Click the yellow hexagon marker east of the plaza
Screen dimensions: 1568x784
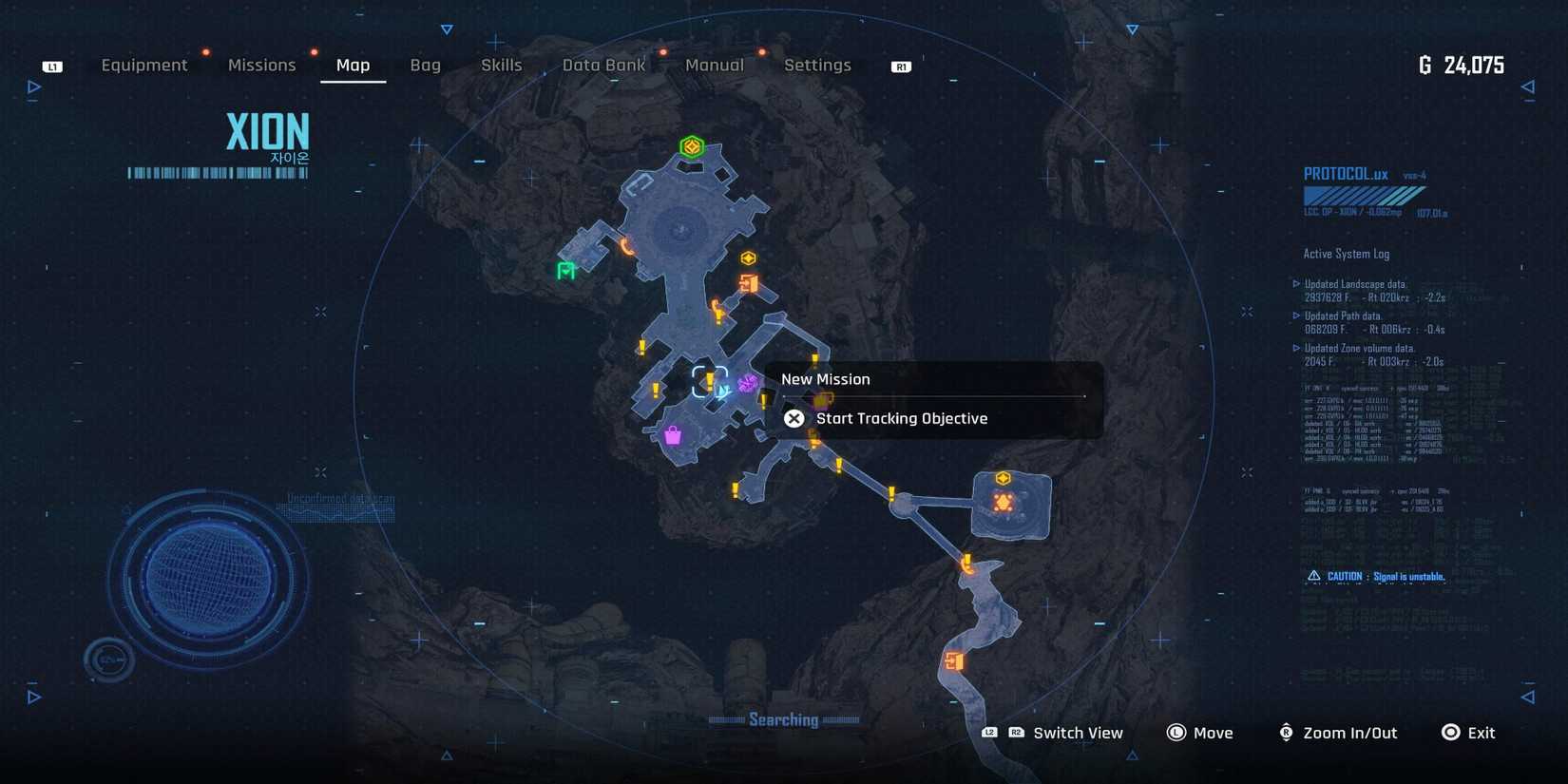point(748,256)
